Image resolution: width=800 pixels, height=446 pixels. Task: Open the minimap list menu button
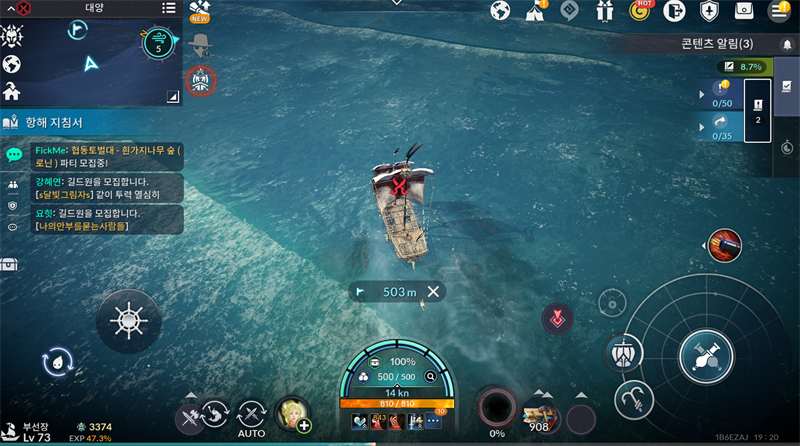click(x=169, y=7)
